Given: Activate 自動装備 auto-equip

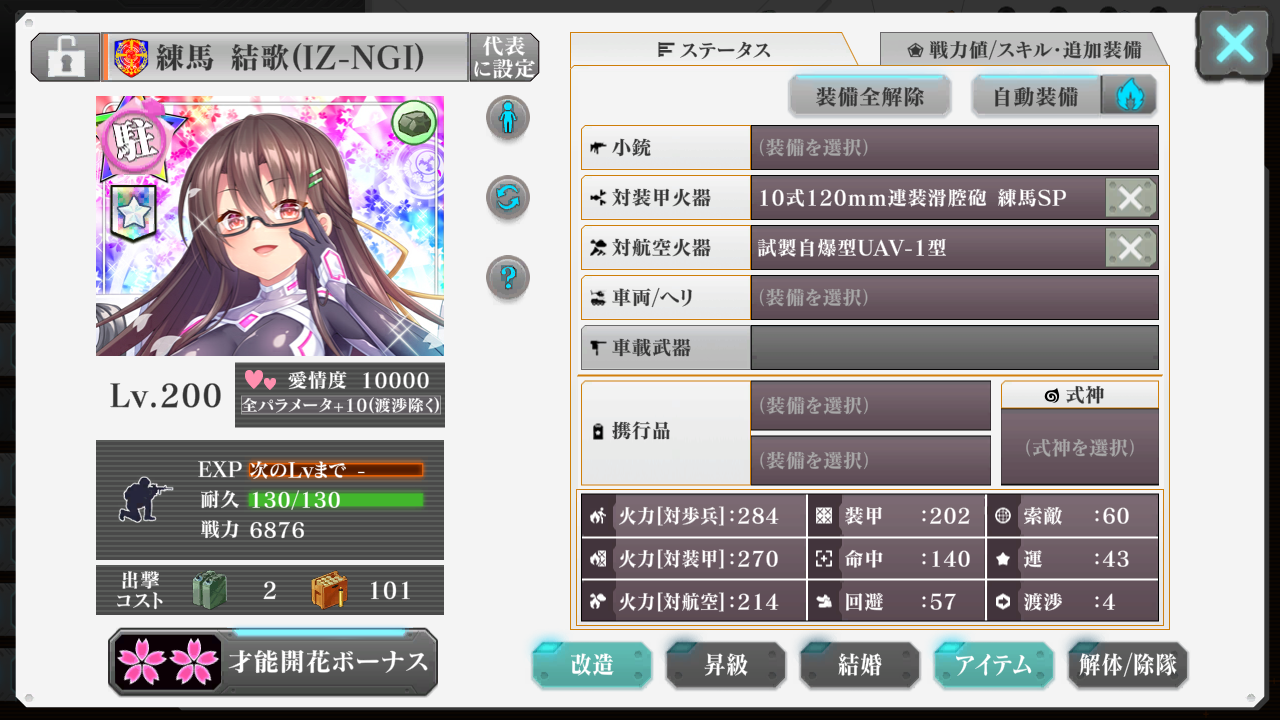Looking at the screenshot, I should tap(1036, 97).
